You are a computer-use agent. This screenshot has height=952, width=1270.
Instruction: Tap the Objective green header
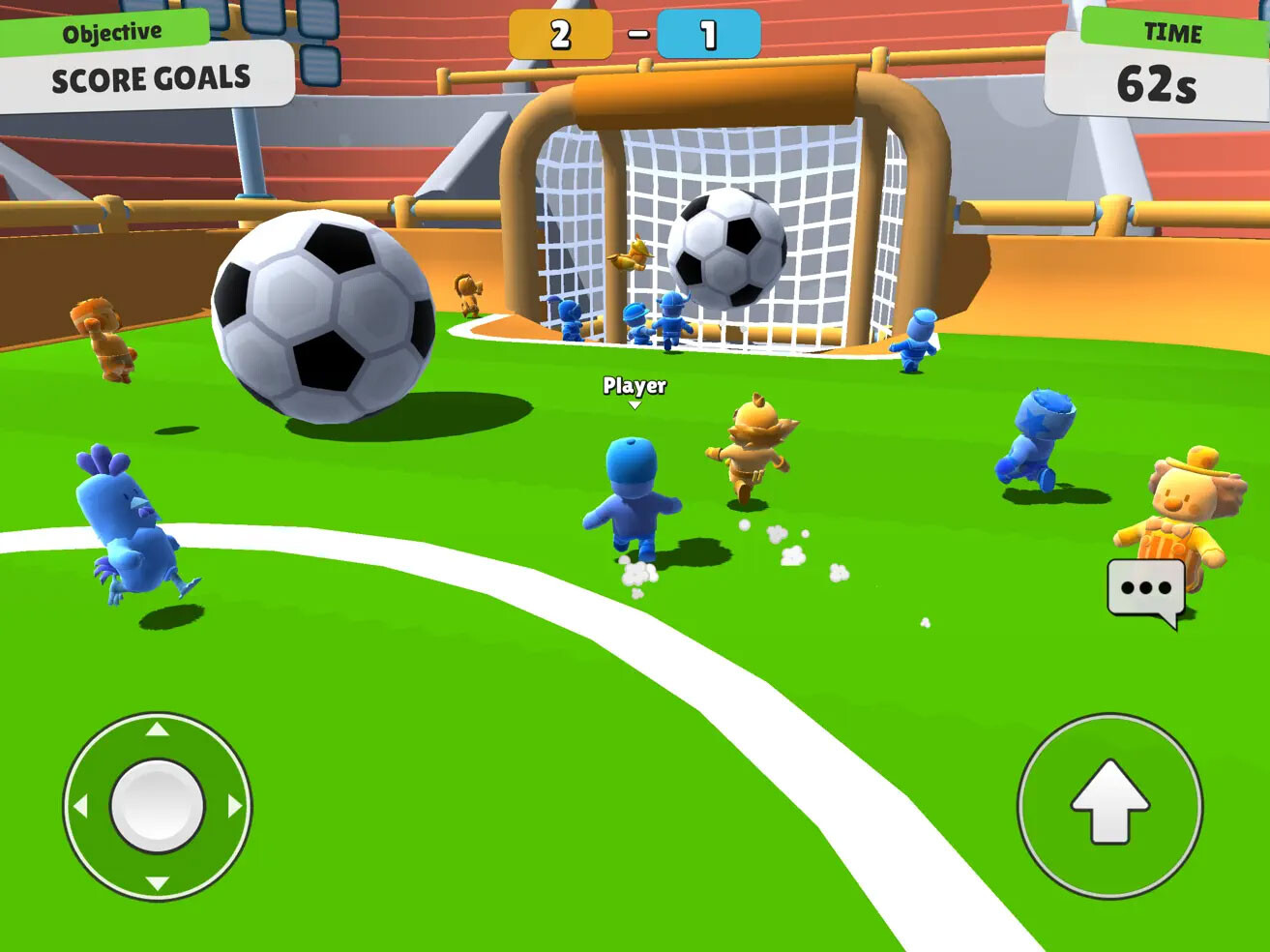point(113,29)
